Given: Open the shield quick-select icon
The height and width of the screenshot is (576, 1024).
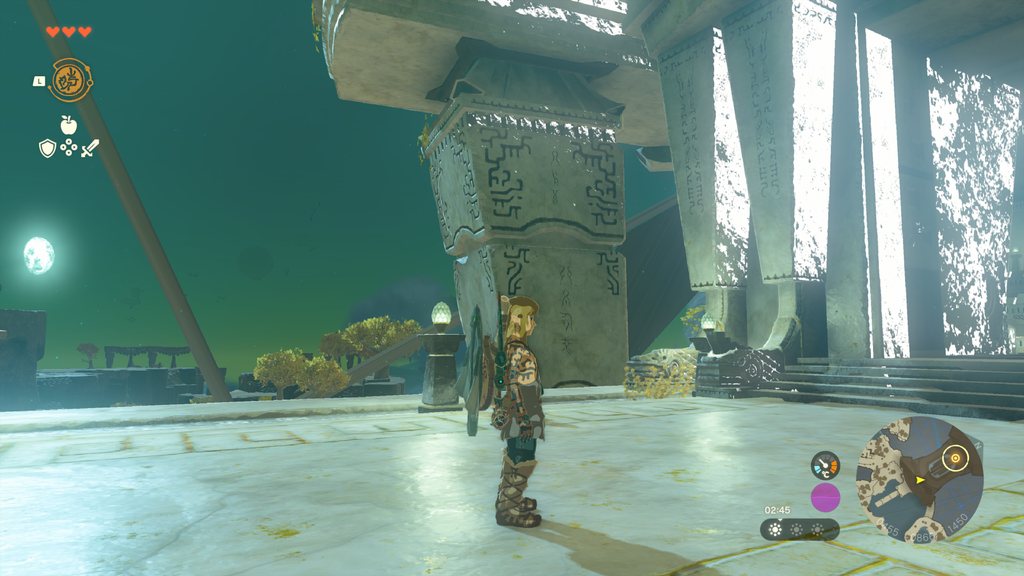Looking at the screenshot, I should (x=47, y=148).
